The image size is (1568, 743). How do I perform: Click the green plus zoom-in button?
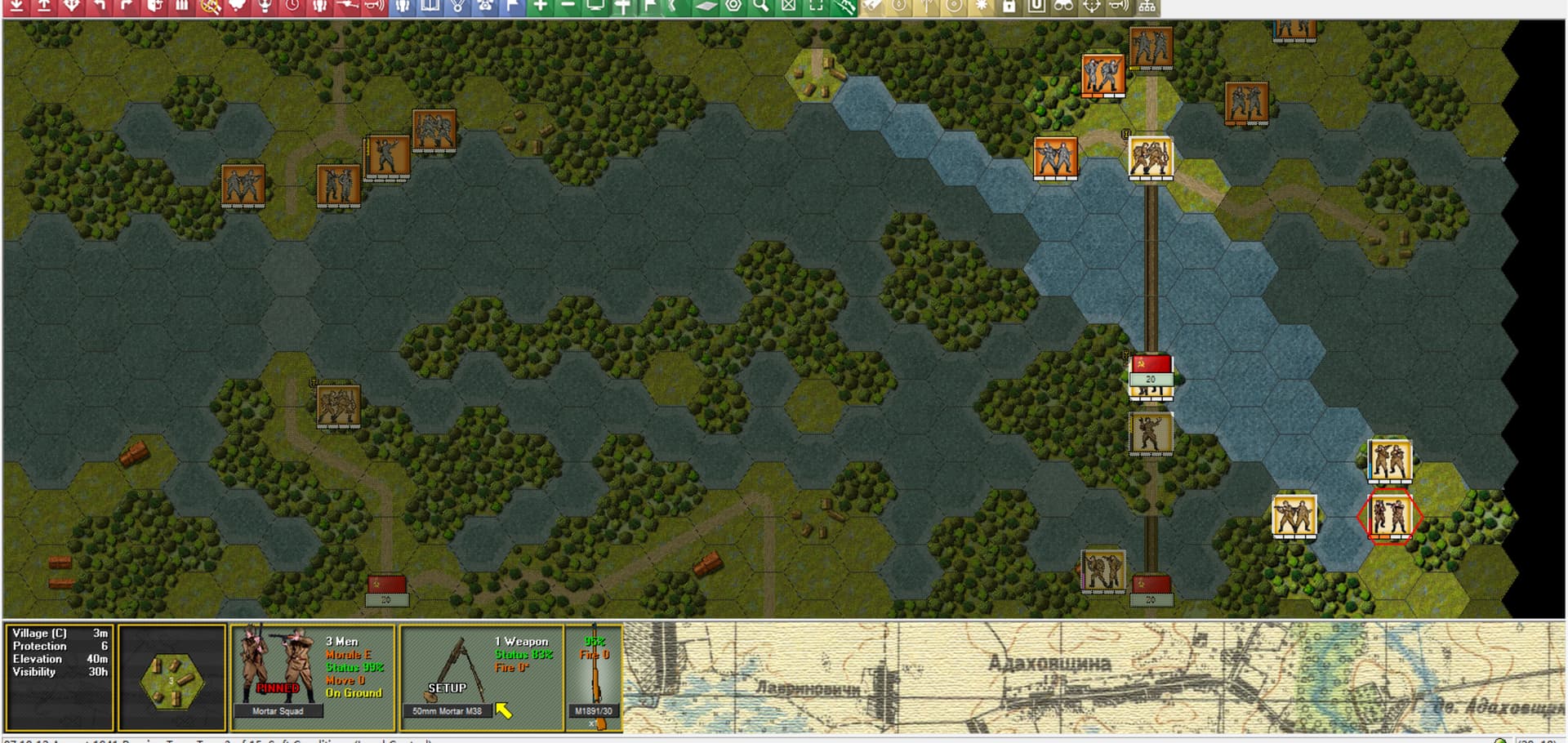[541, 7]
